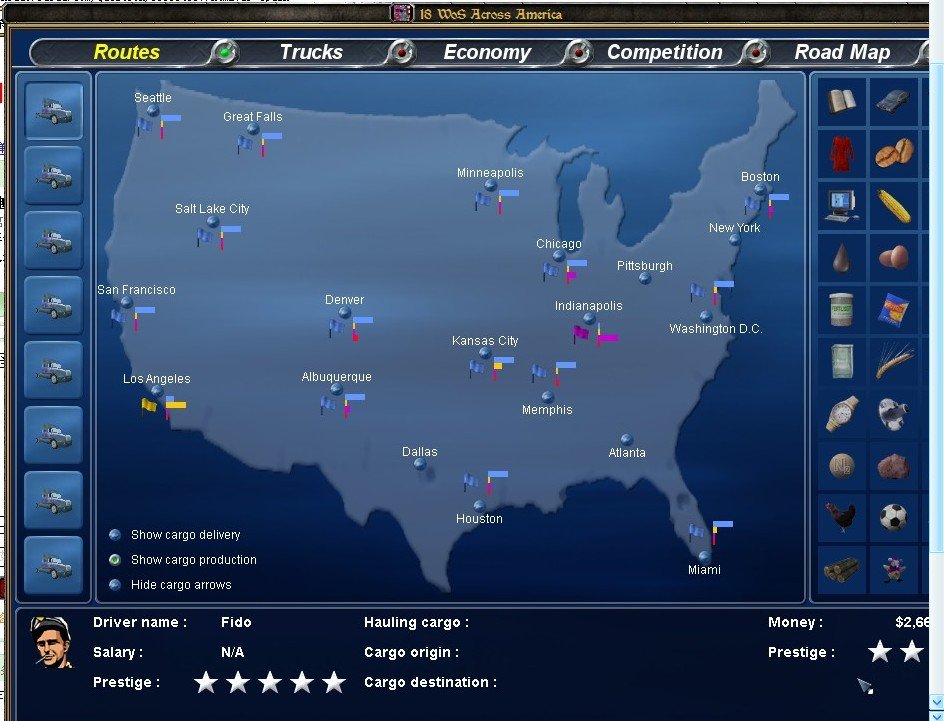The height and width of the screenshot is (721, 944).
Task: Select the wood logs cargo icon
Action: (842, 569)
